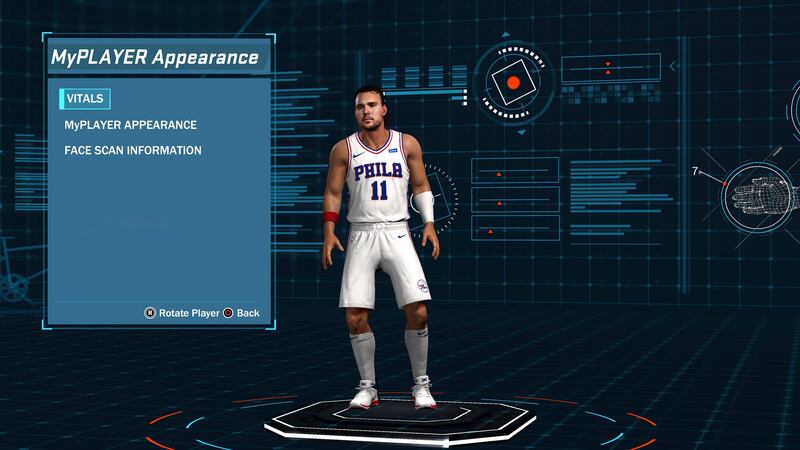Choose FACE SCAN INFORMATION
Screen dimensions: 800x450
pyautogui.click(x=133, y=150)
